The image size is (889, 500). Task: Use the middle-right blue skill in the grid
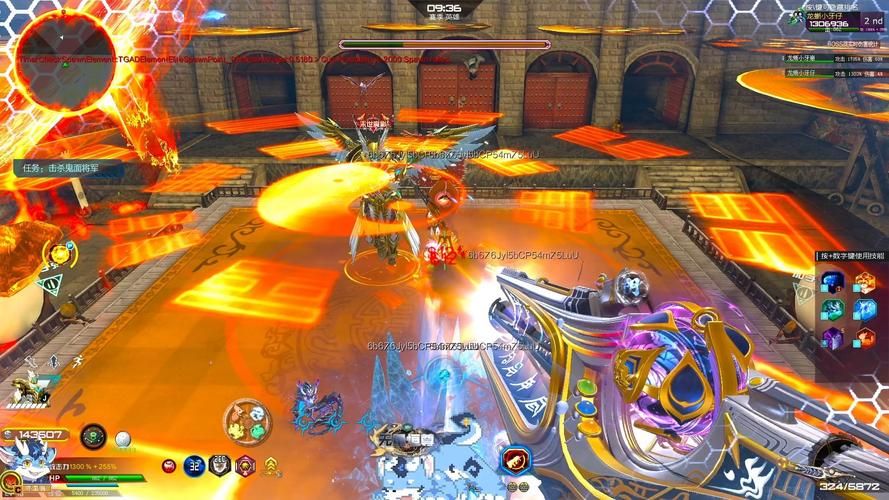click(864, 310)
